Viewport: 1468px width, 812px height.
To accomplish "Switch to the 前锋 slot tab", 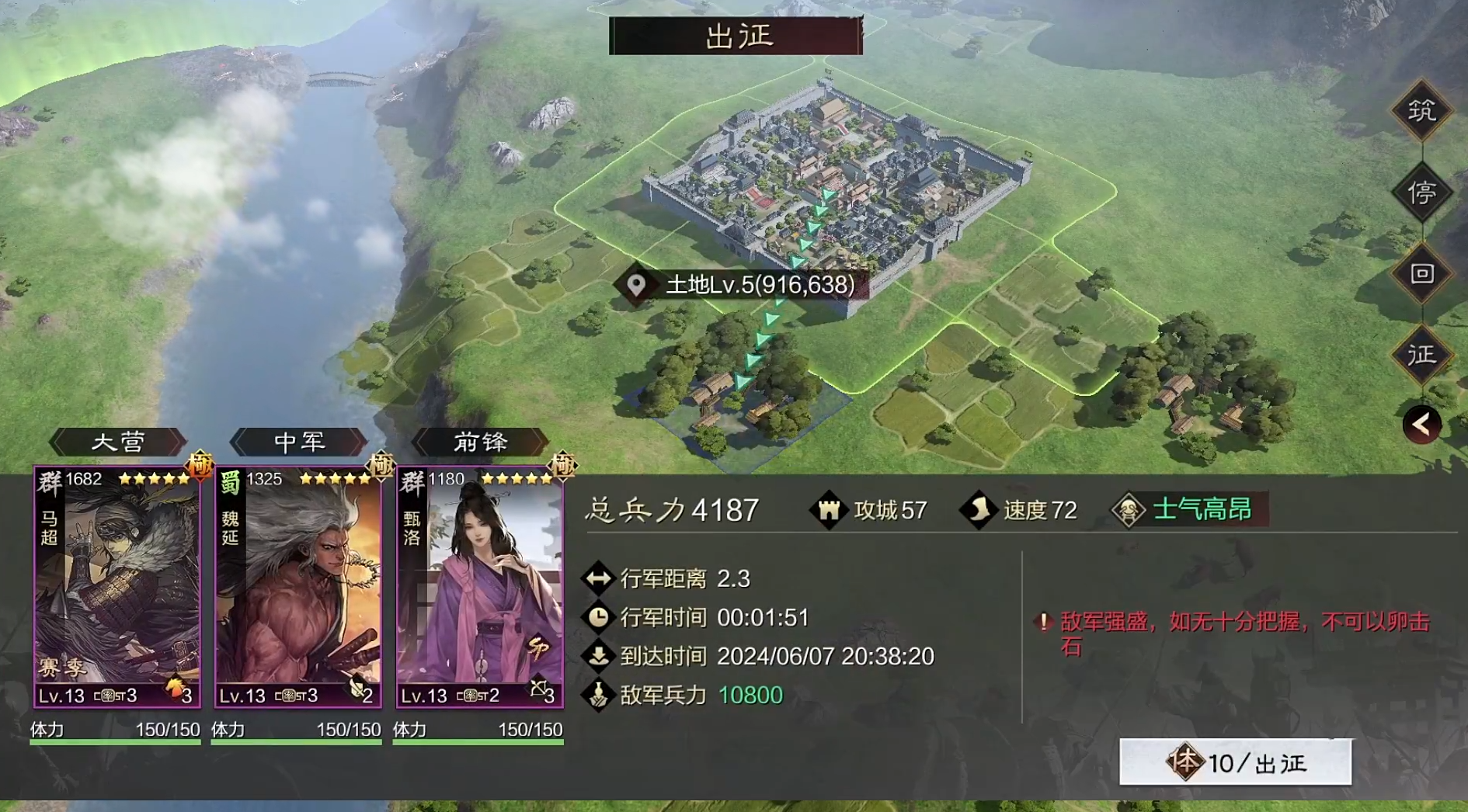I will [x=480, y=441].
